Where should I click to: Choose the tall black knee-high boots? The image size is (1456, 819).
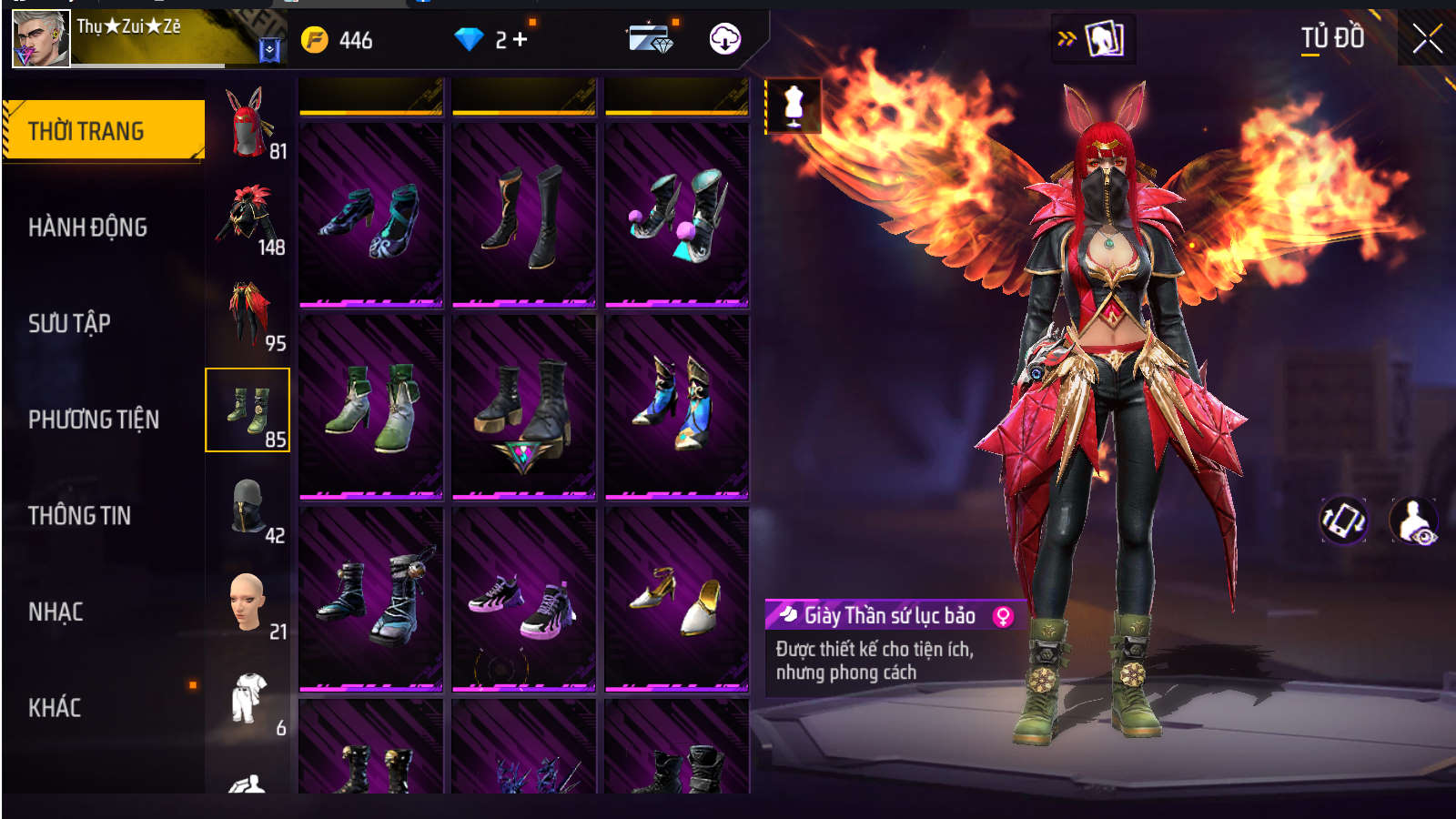524,215
